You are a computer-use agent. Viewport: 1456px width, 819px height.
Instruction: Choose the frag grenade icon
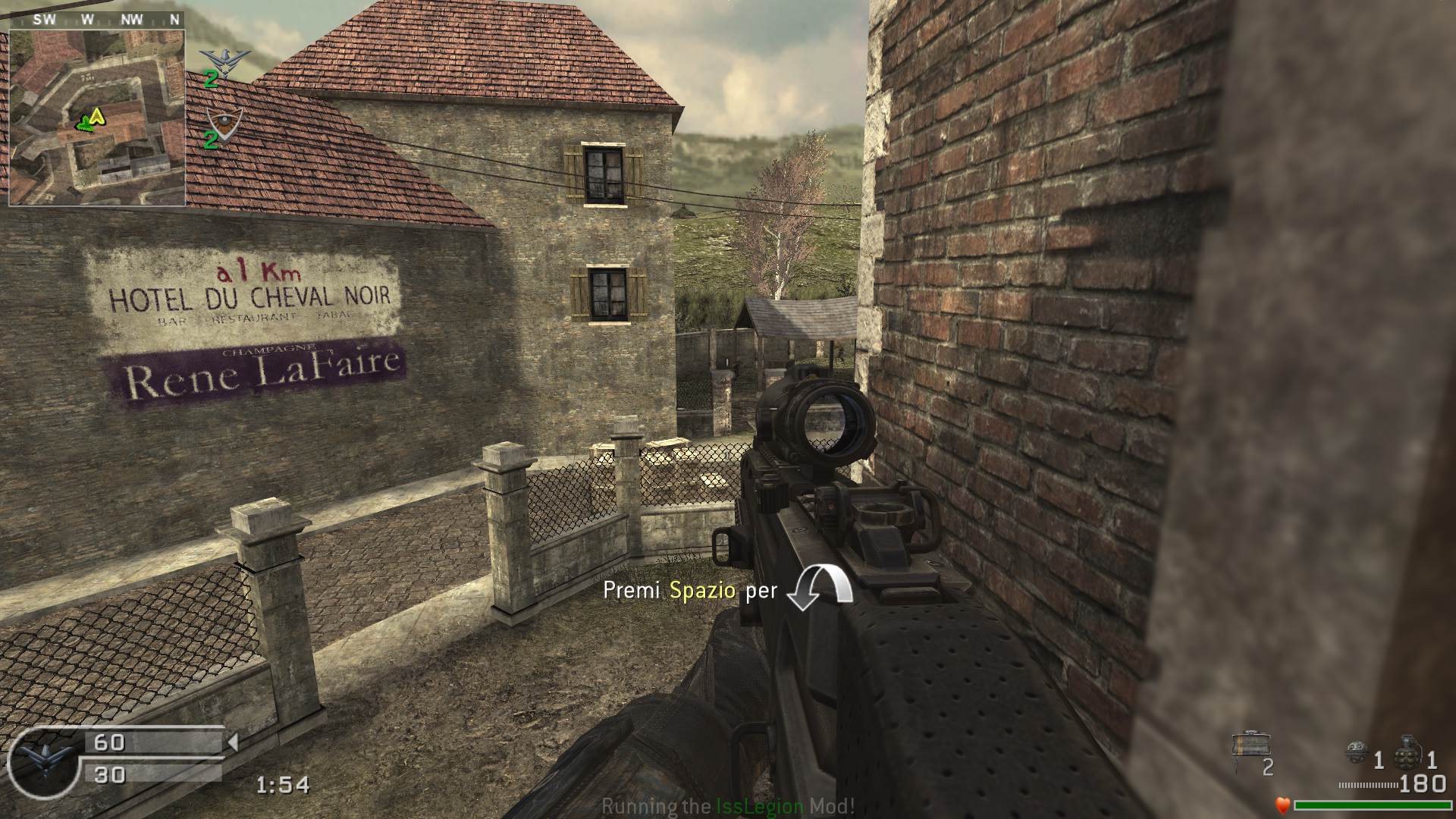(1407, 751)
